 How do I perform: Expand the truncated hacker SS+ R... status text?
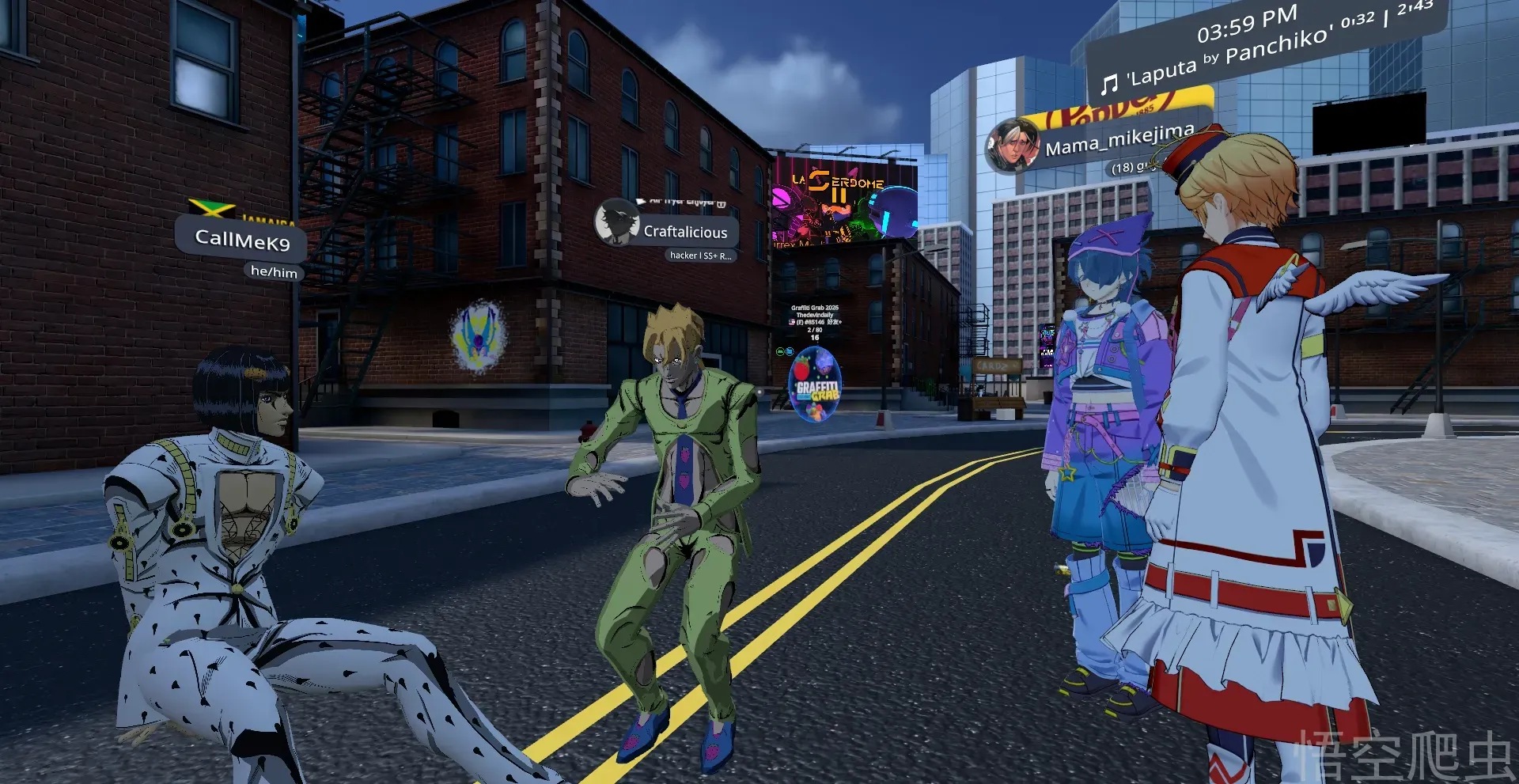coord(701,256)
